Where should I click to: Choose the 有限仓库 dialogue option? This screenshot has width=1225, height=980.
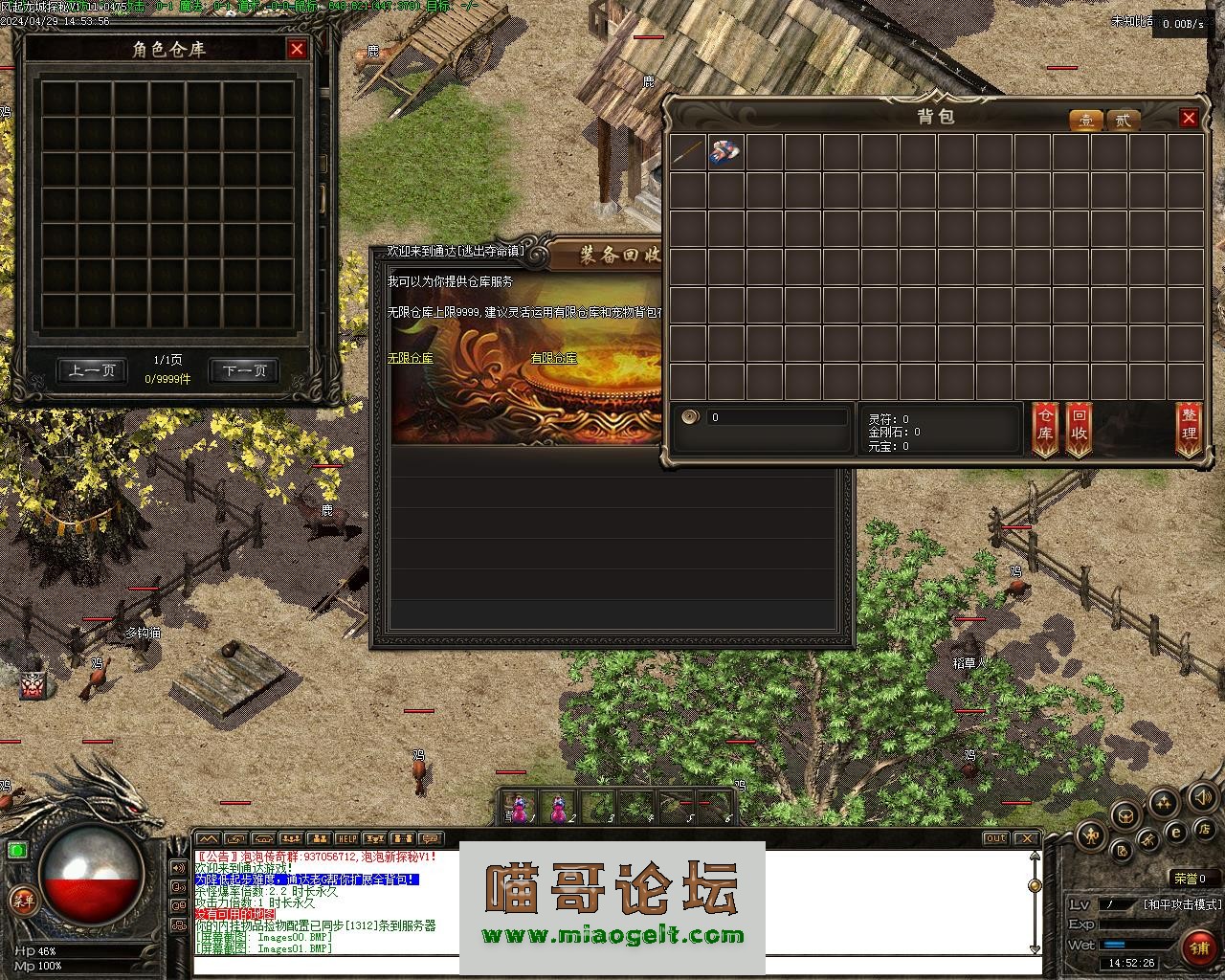(554, 358)
